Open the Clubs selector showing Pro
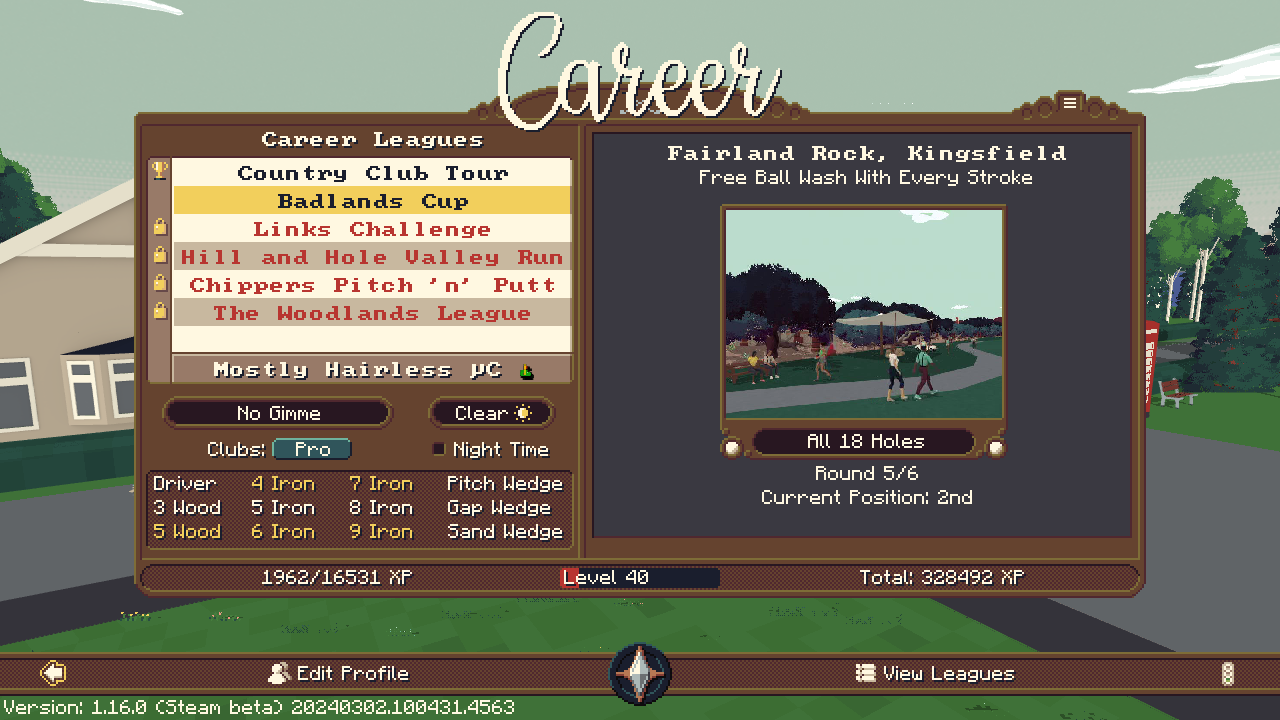 click(x=312, y=449)
